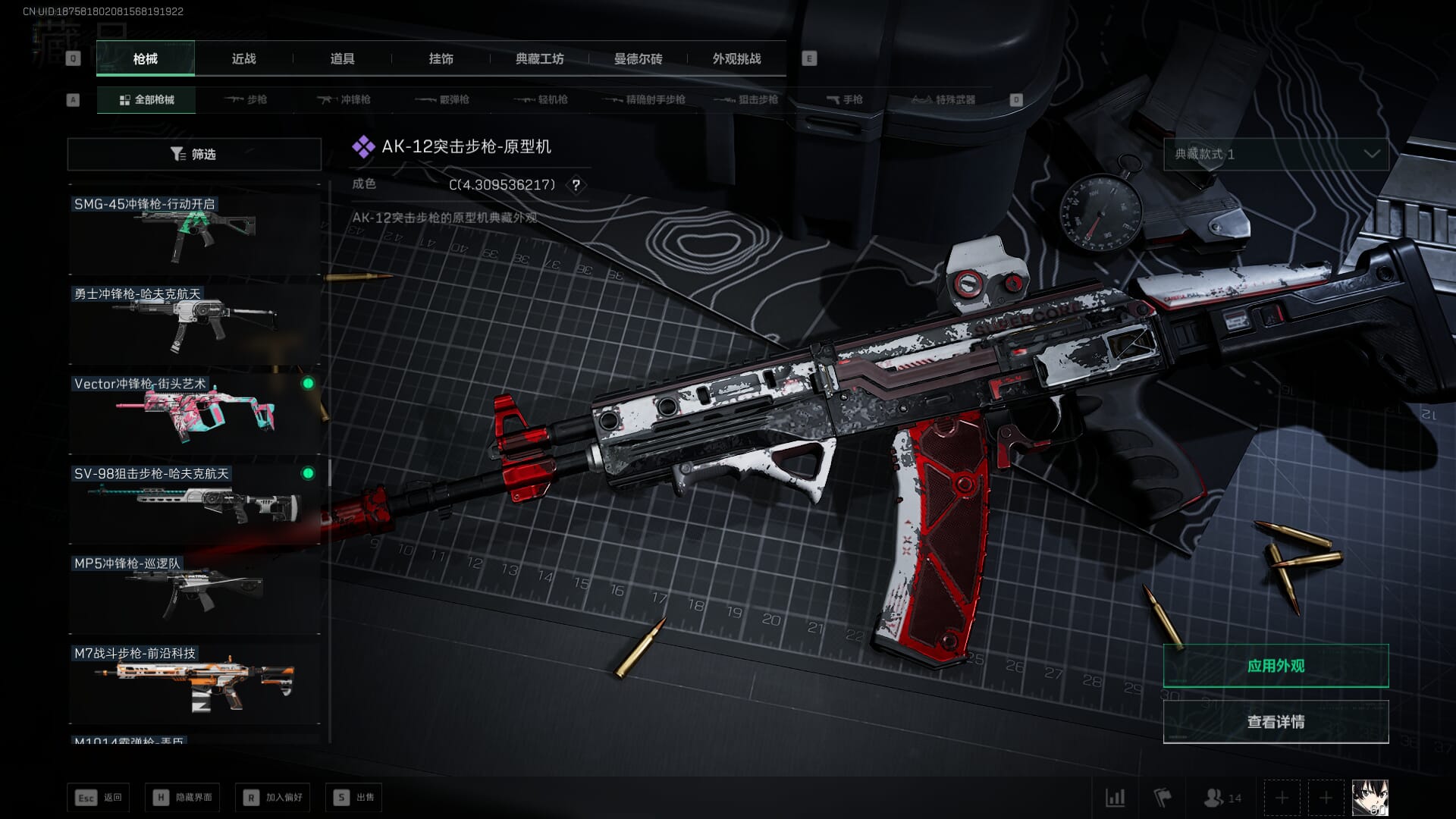The width and height of the screenshot is (1456, 819).
Task: Go to the 曼德尔砖 tab
Action: (x=638, y=58)
